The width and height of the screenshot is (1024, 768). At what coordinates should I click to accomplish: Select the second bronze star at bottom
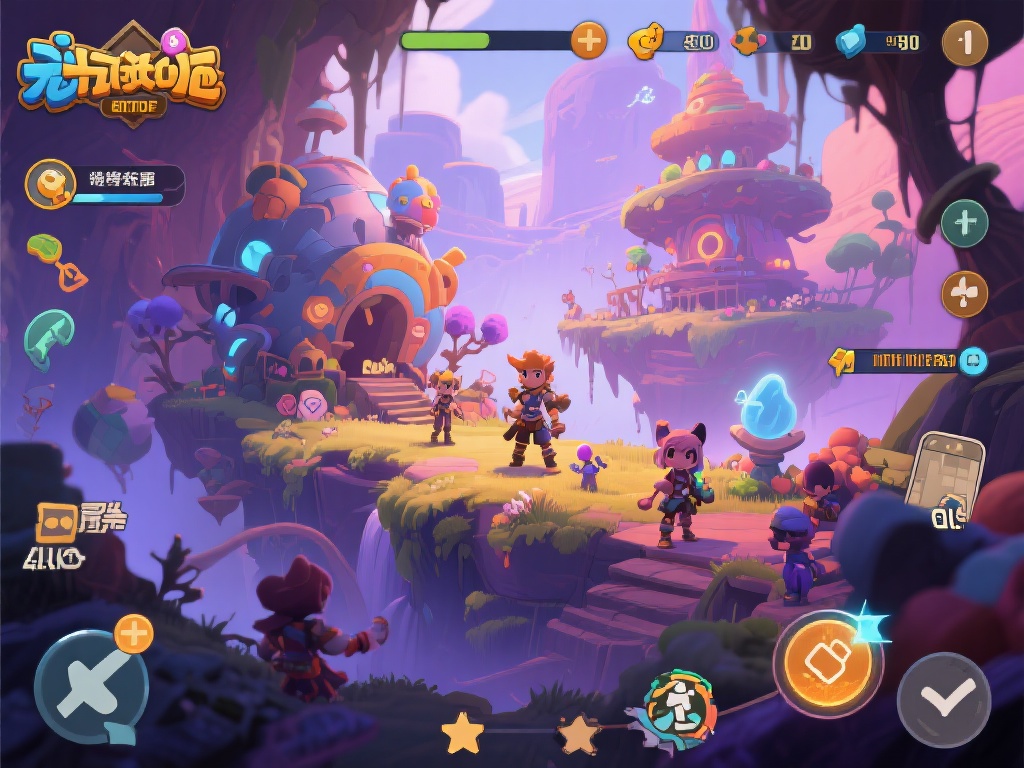(x=579, y=735)
